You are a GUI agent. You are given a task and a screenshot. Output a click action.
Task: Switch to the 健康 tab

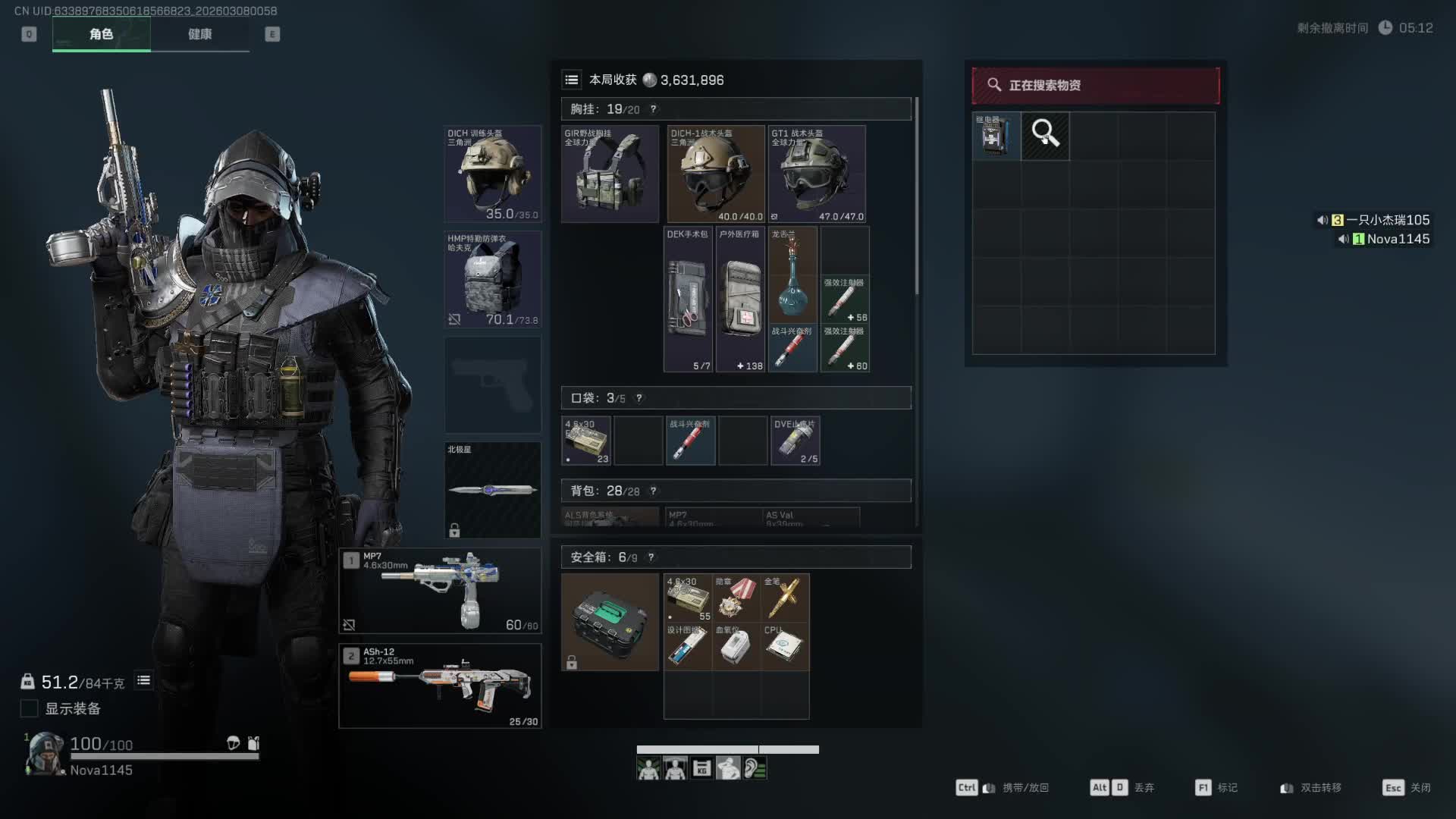pos(199,34)
